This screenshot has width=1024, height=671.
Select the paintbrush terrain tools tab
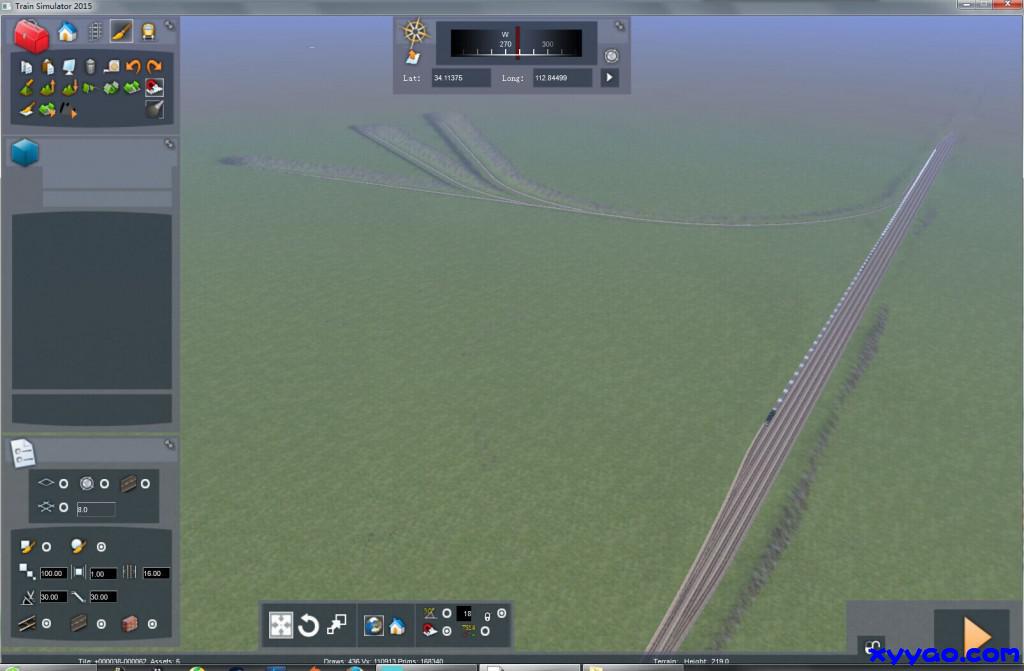121,32
